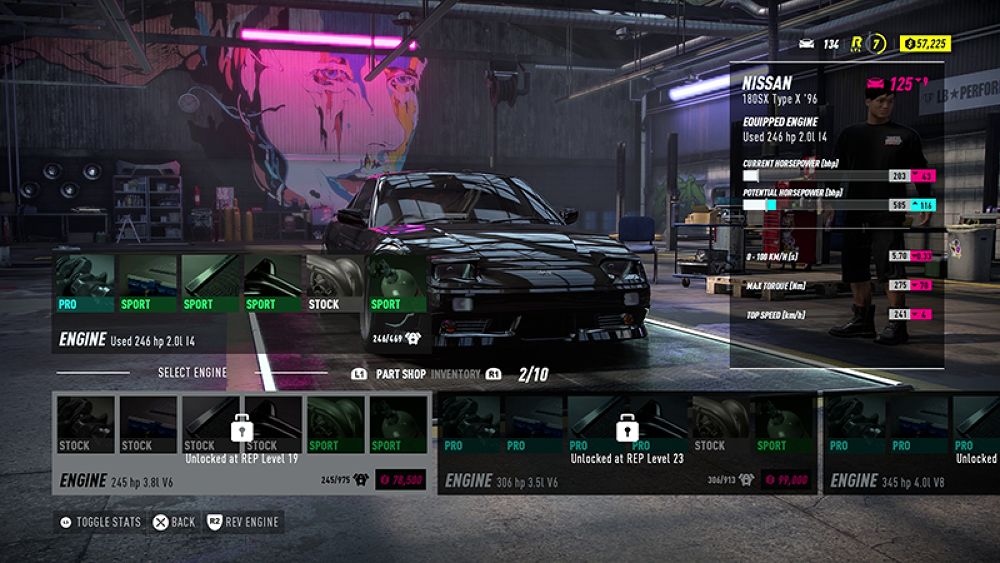The image size is (1000, 563).
Task: Choose the 306 hp 3.5L V6 engine
Action: point(627,442)
